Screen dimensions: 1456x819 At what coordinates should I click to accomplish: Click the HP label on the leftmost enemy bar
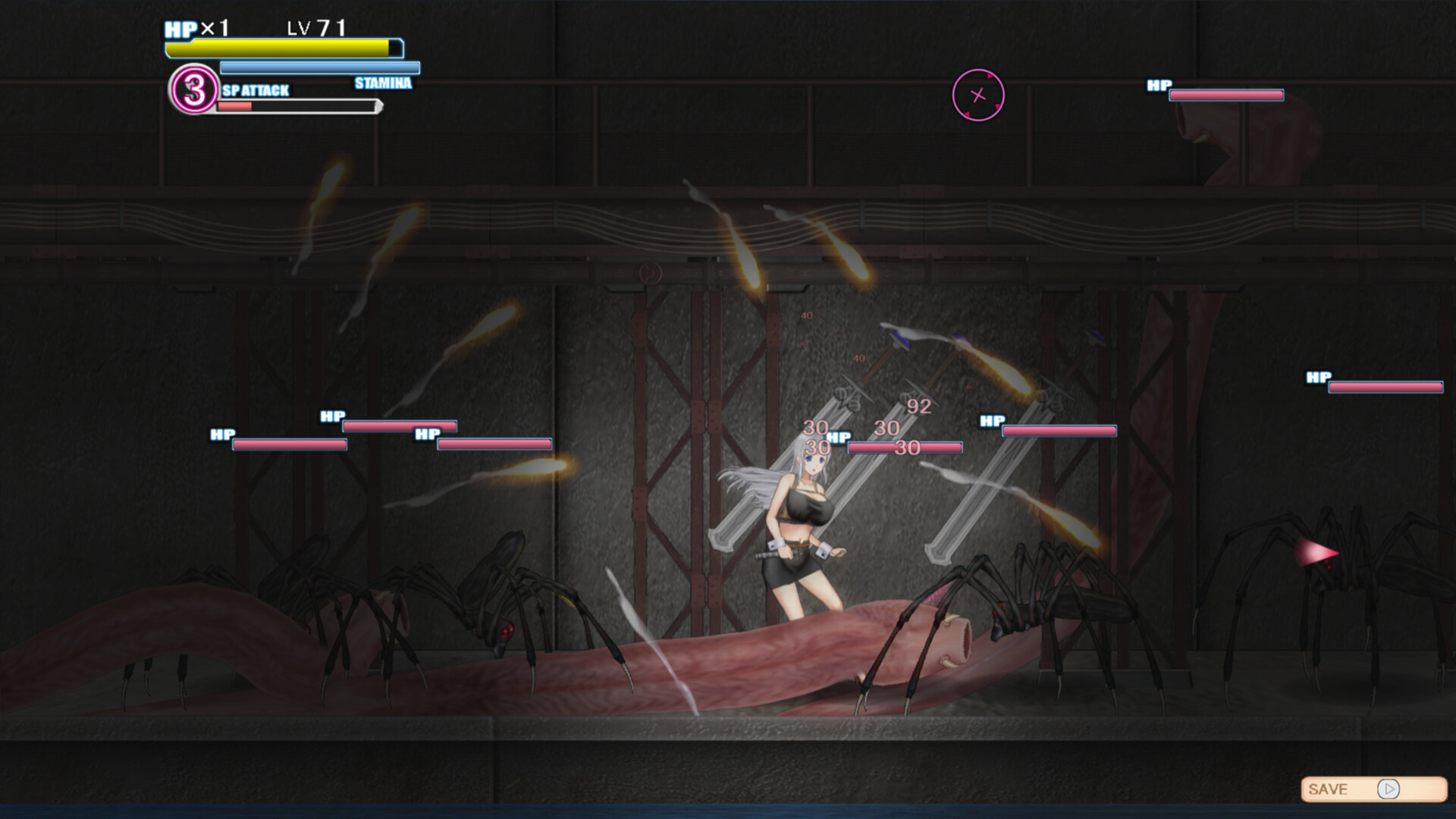click(221, 435)
